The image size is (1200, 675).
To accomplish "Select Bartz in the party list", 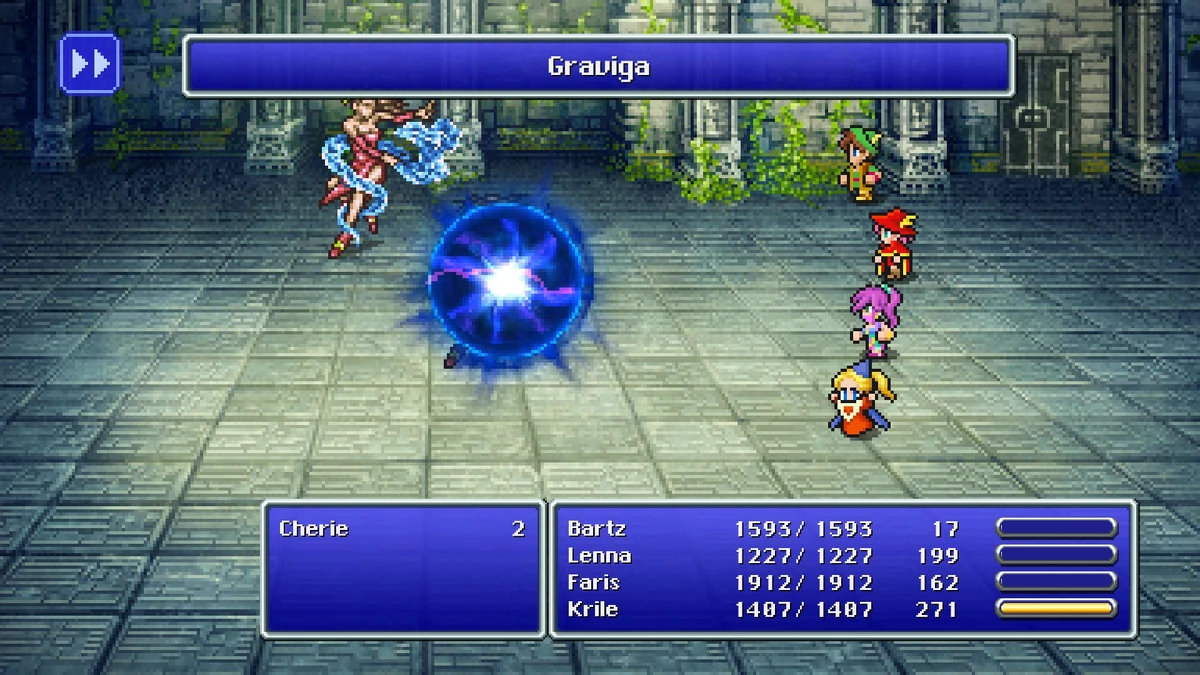I will point(597,529).
